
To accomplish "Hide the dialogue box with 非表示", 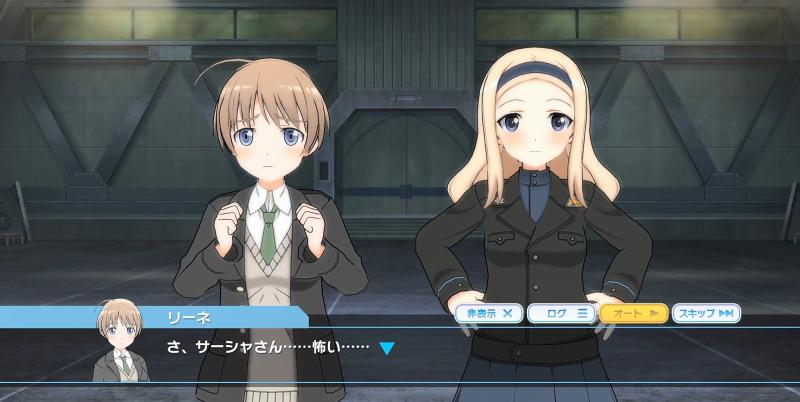I will click(x=490, y=313).
